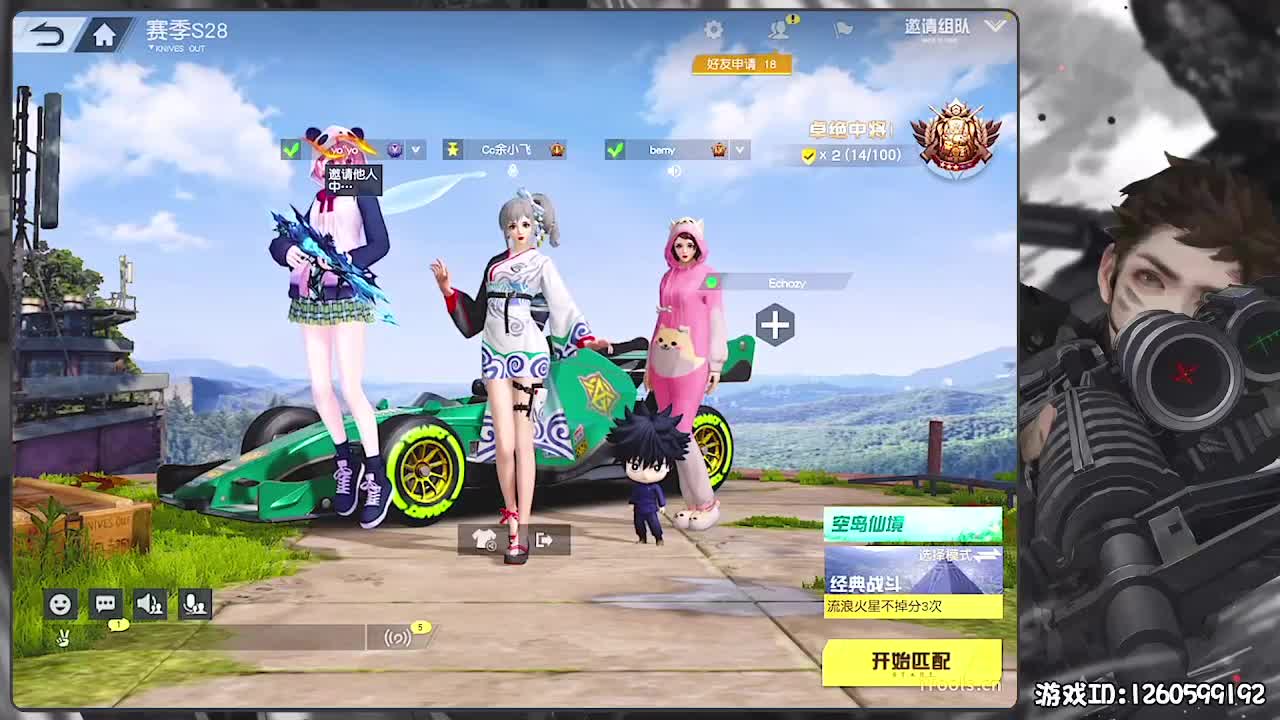
Task: Click the team voice speaker icon
Action: [149, 603]
